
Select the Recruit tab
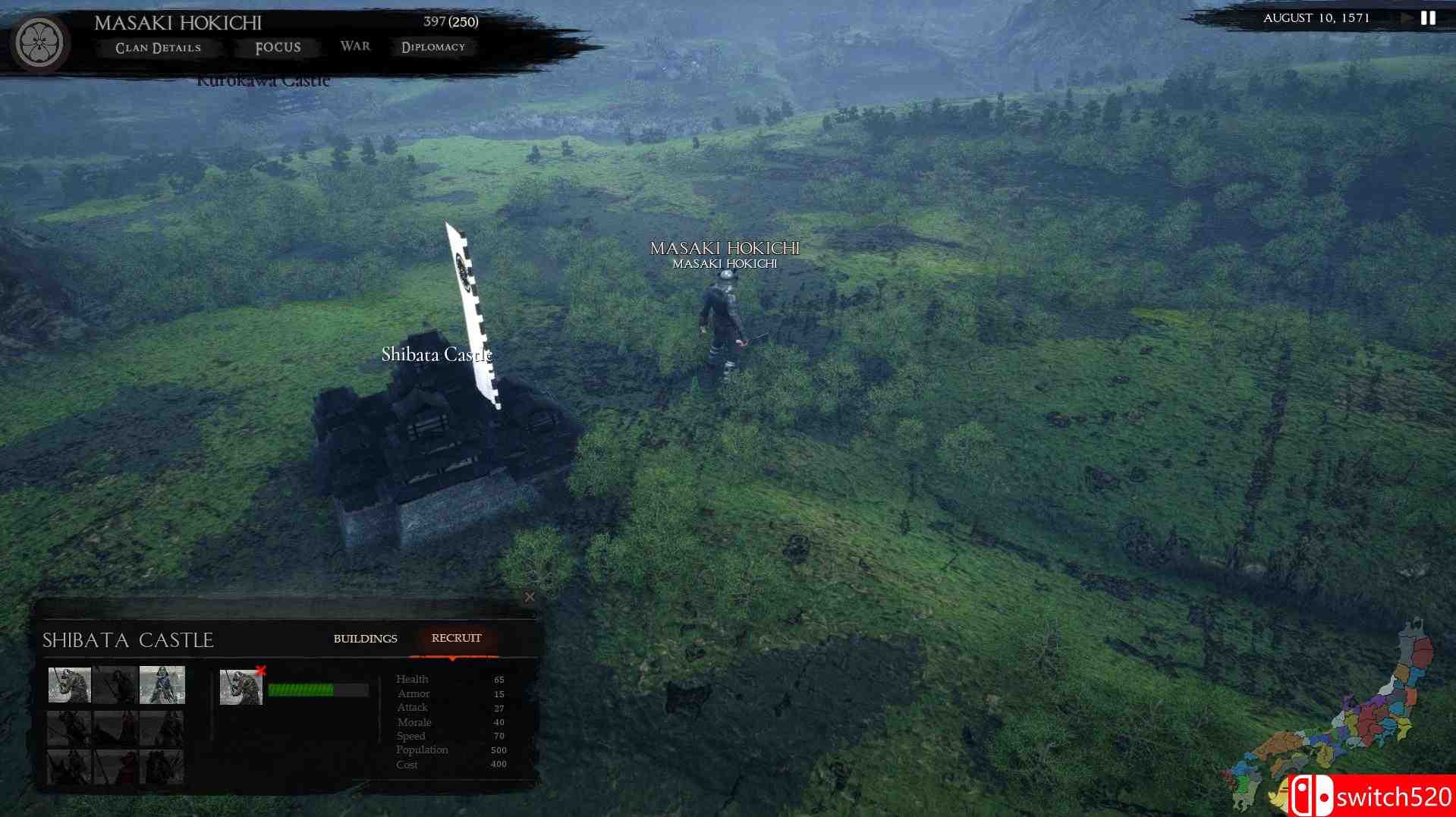coord(456,638)
